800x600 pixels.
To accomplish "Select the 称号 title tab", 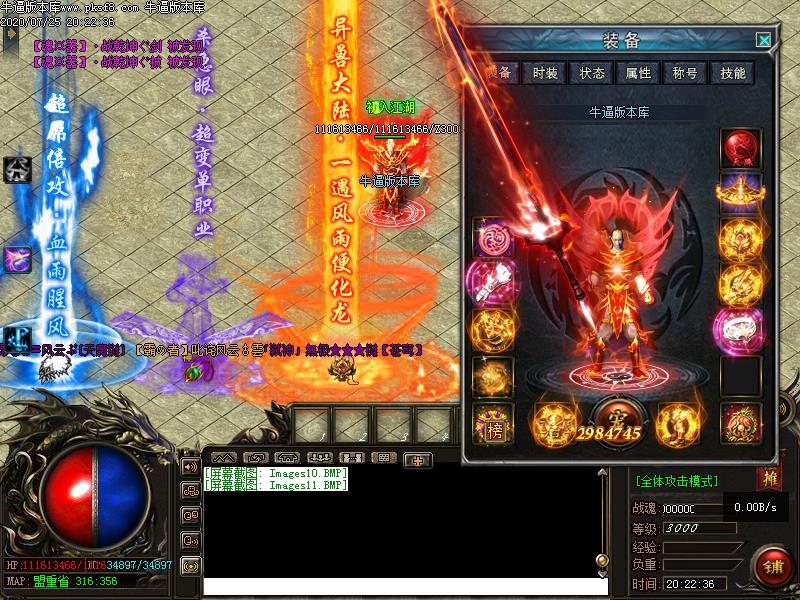I will [685, 73].
